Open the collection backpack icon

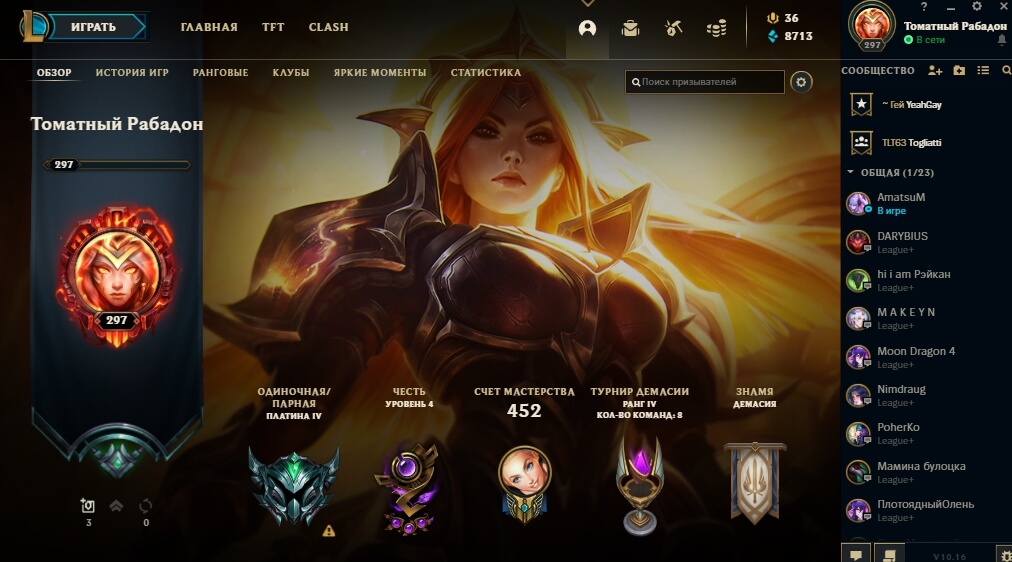(630, 28)
